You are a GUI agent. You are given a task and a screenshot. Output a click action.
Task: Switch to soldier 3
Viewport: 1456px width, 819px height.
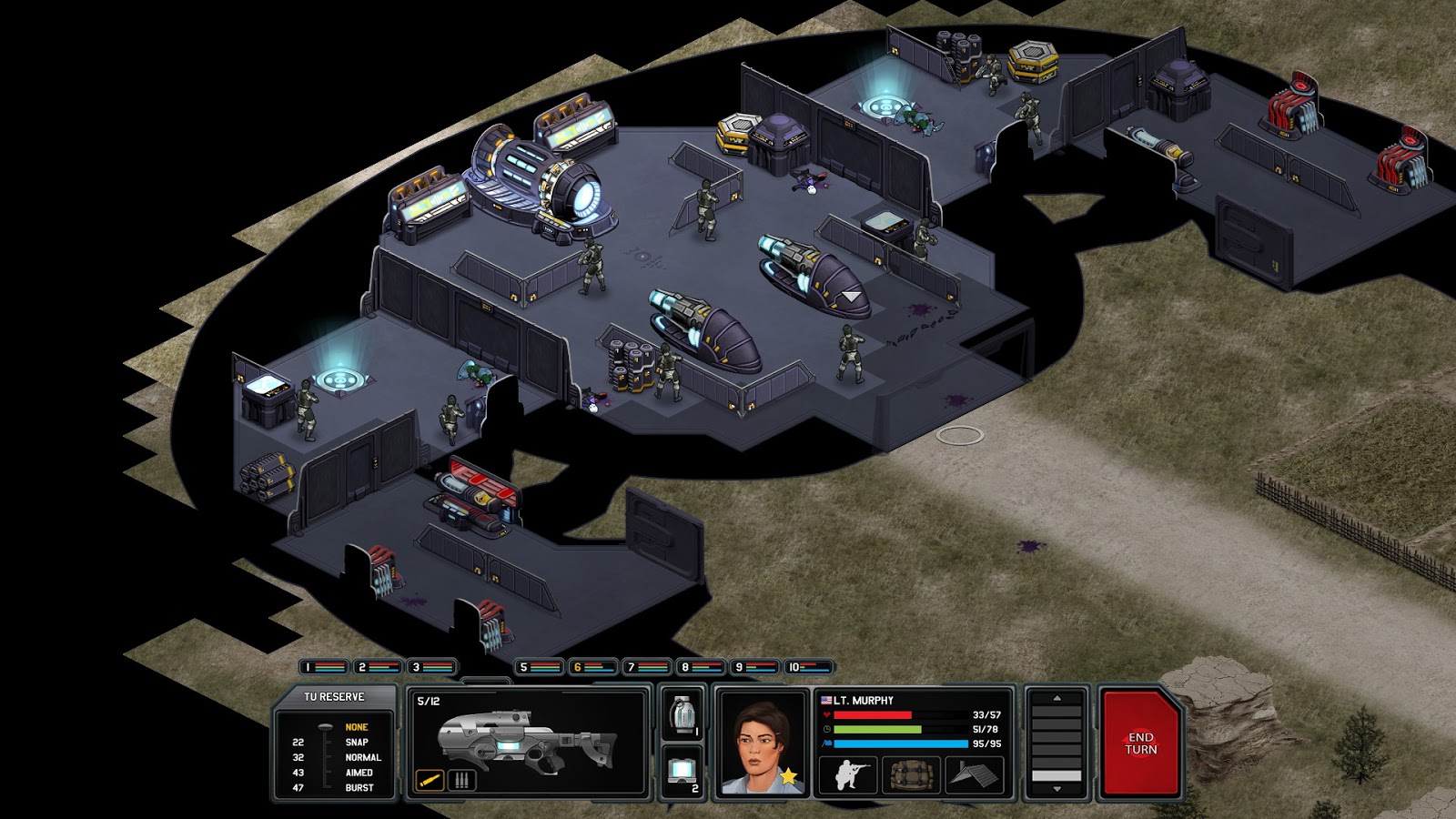point(432,667)
